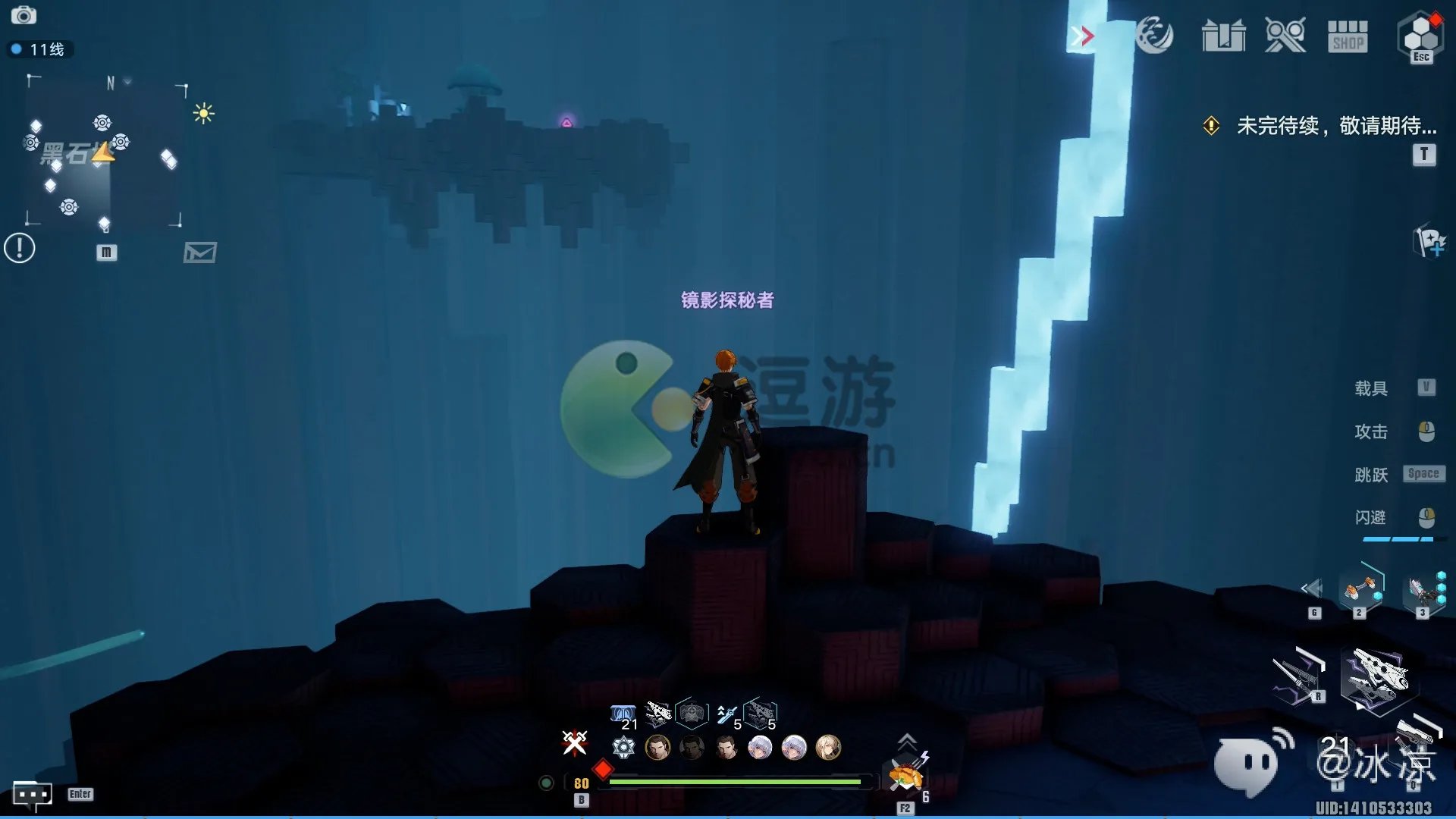Open the chat box
Image resolution: width=1456 pixels, height=819 pixels.
[32, 794]
